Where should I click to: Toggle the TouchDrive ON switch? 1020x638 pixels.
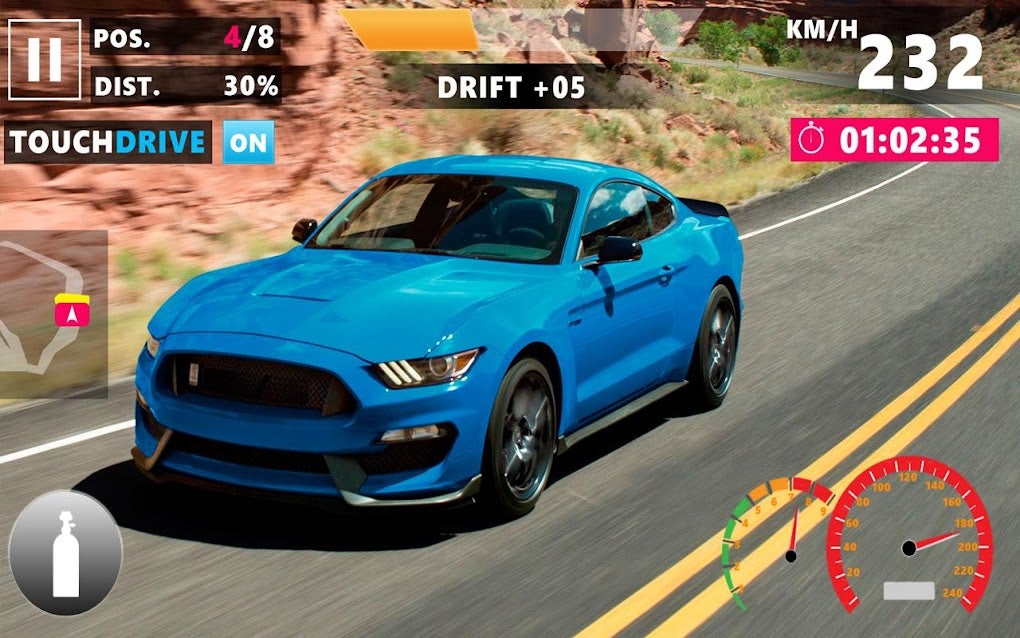[x=248, y=142]
